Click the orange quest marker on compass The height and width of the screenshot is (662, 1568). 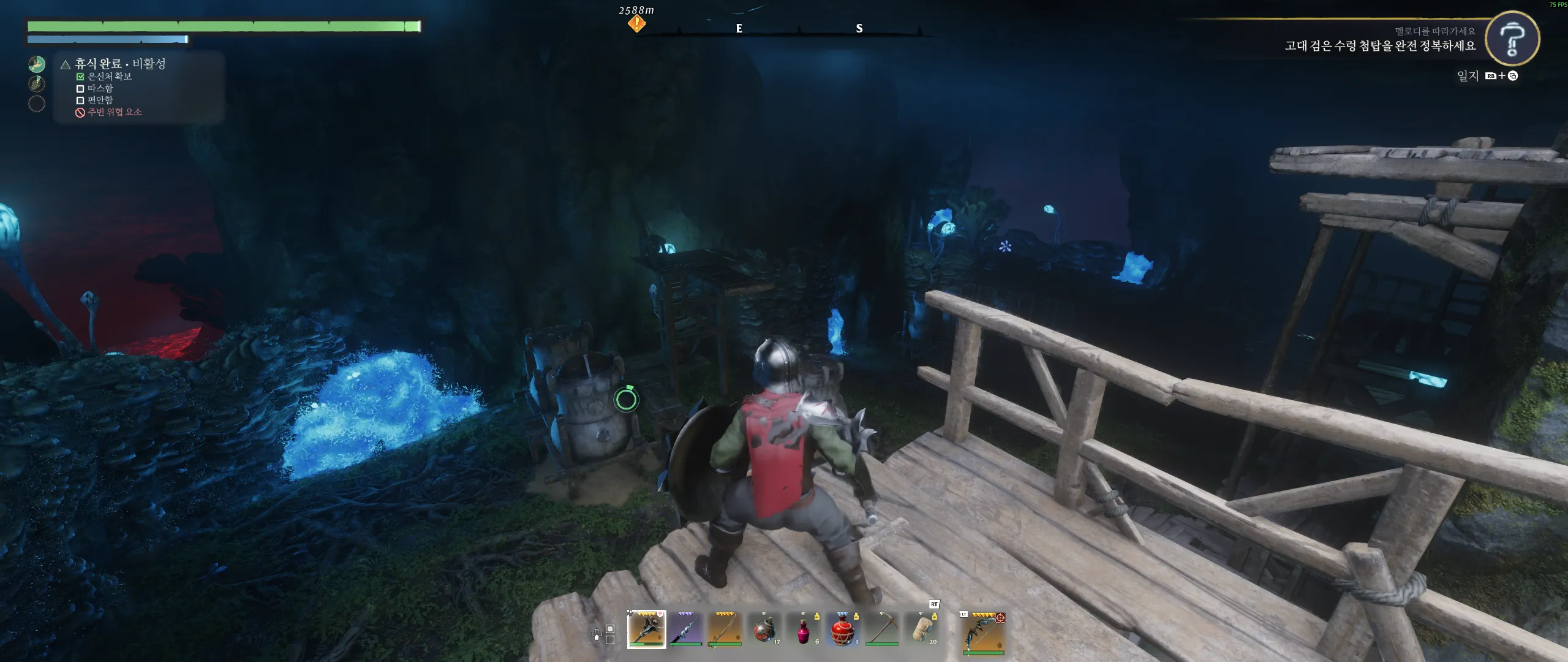click(x=636, y=24)
